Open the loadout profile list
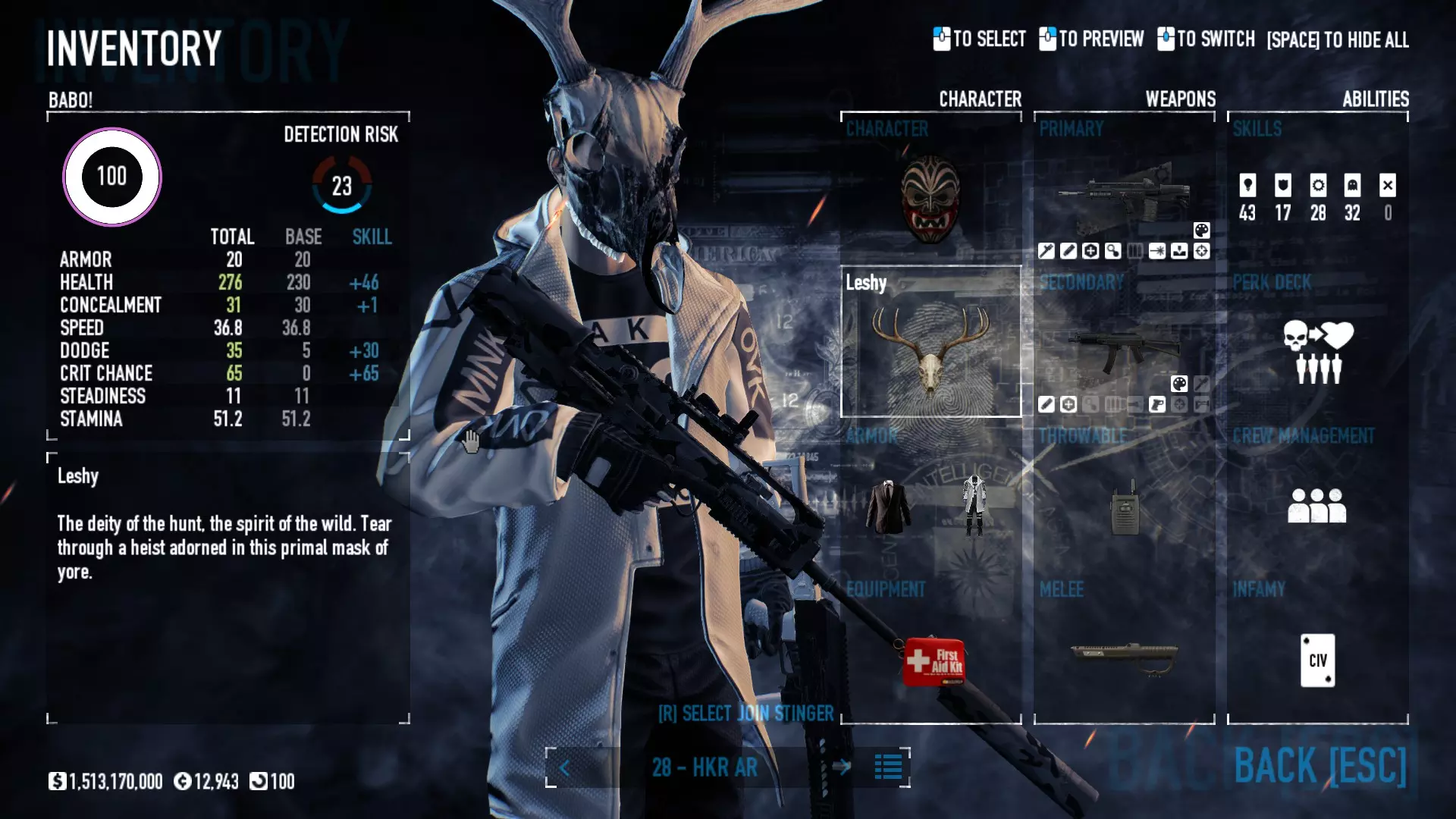Screen dimensions: 1456x819 (888, 767)
